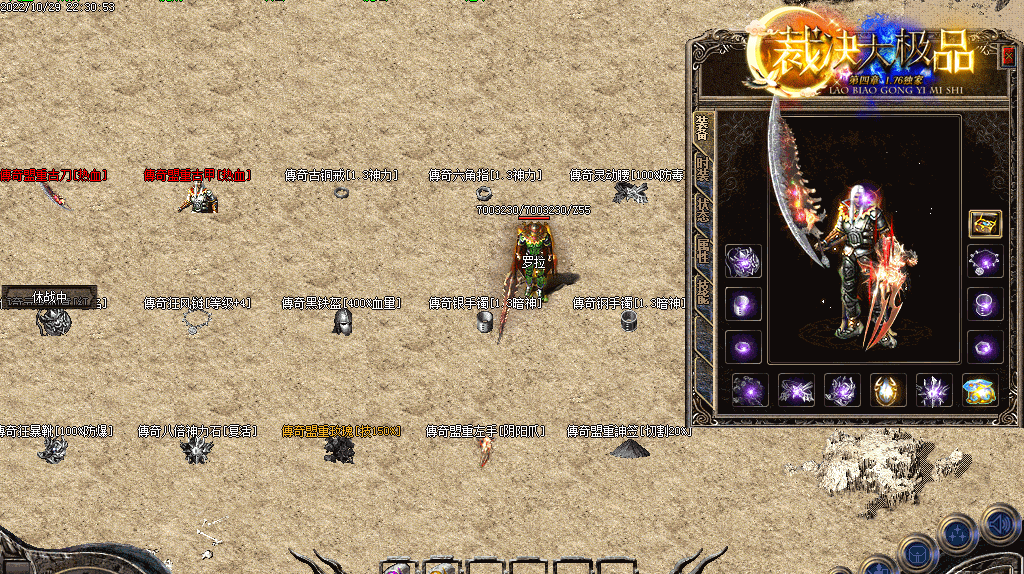Open the round group members button

(x=958, y=534)
